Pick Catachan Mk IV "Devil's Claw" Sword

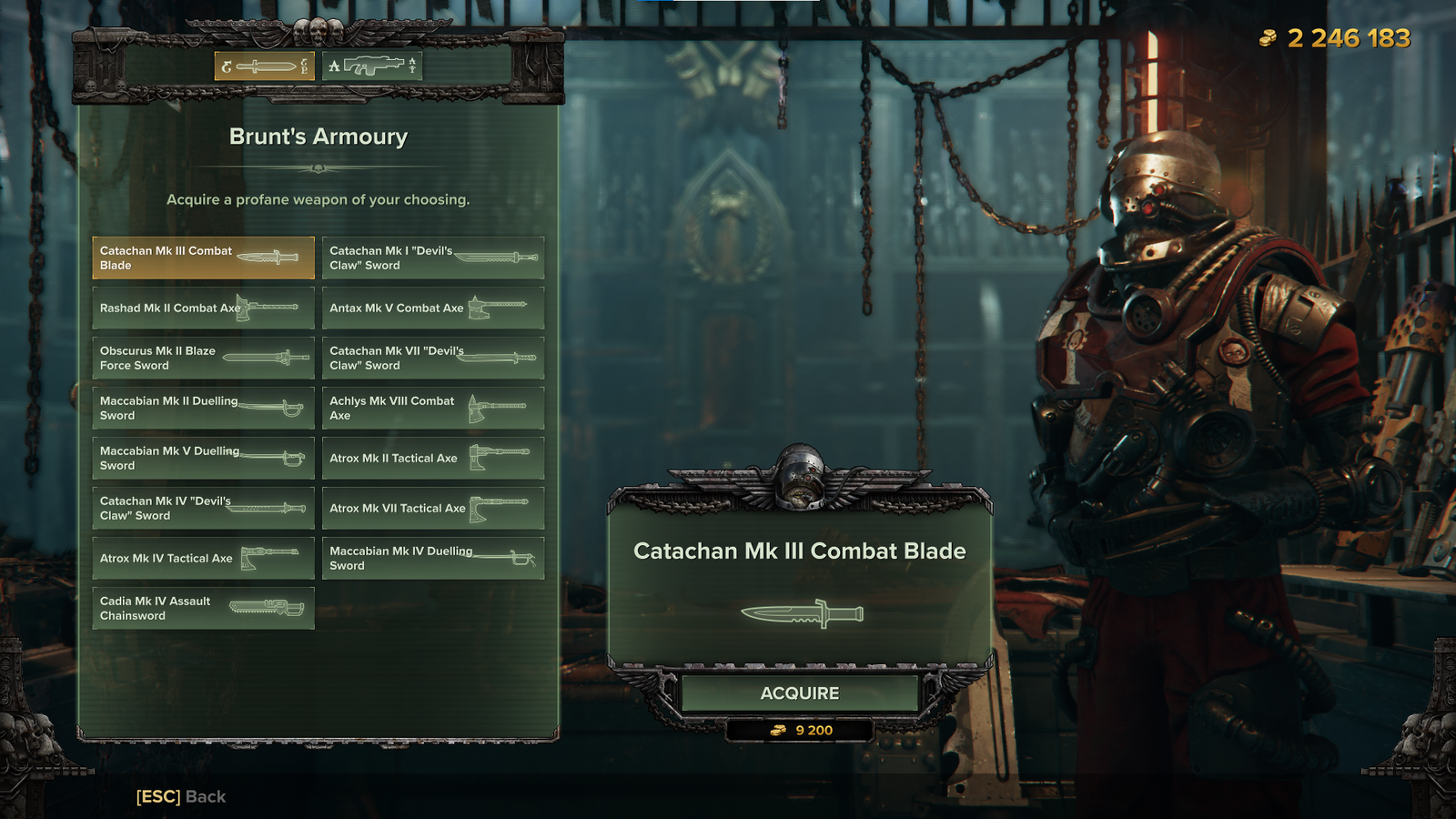click(x=203, y=508)
